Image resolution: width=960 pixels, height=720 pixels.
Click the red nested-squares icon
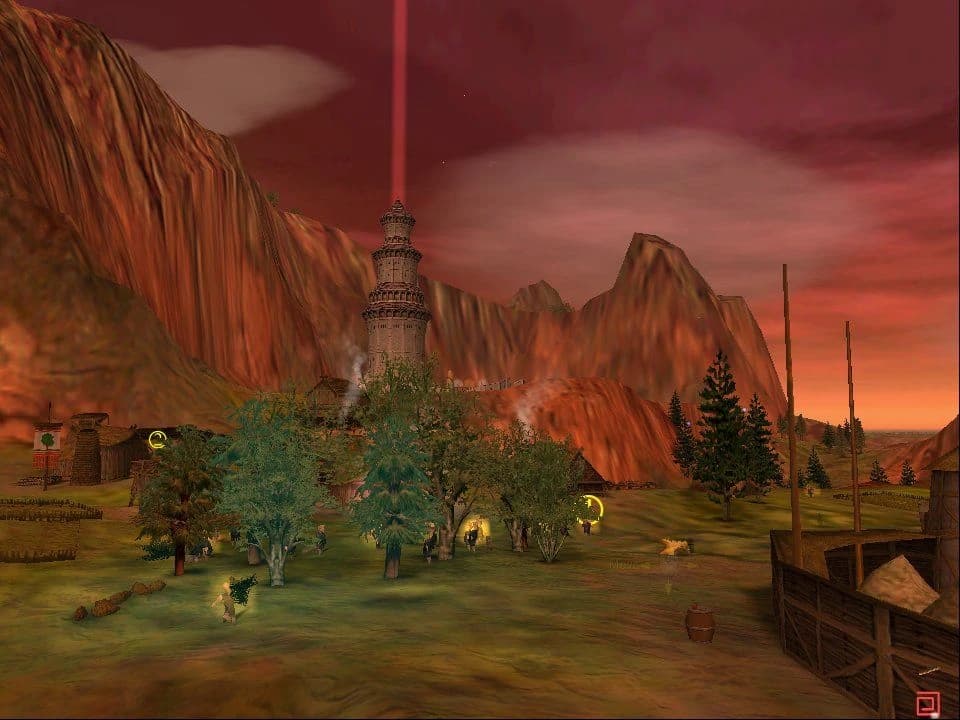[928, 704]
